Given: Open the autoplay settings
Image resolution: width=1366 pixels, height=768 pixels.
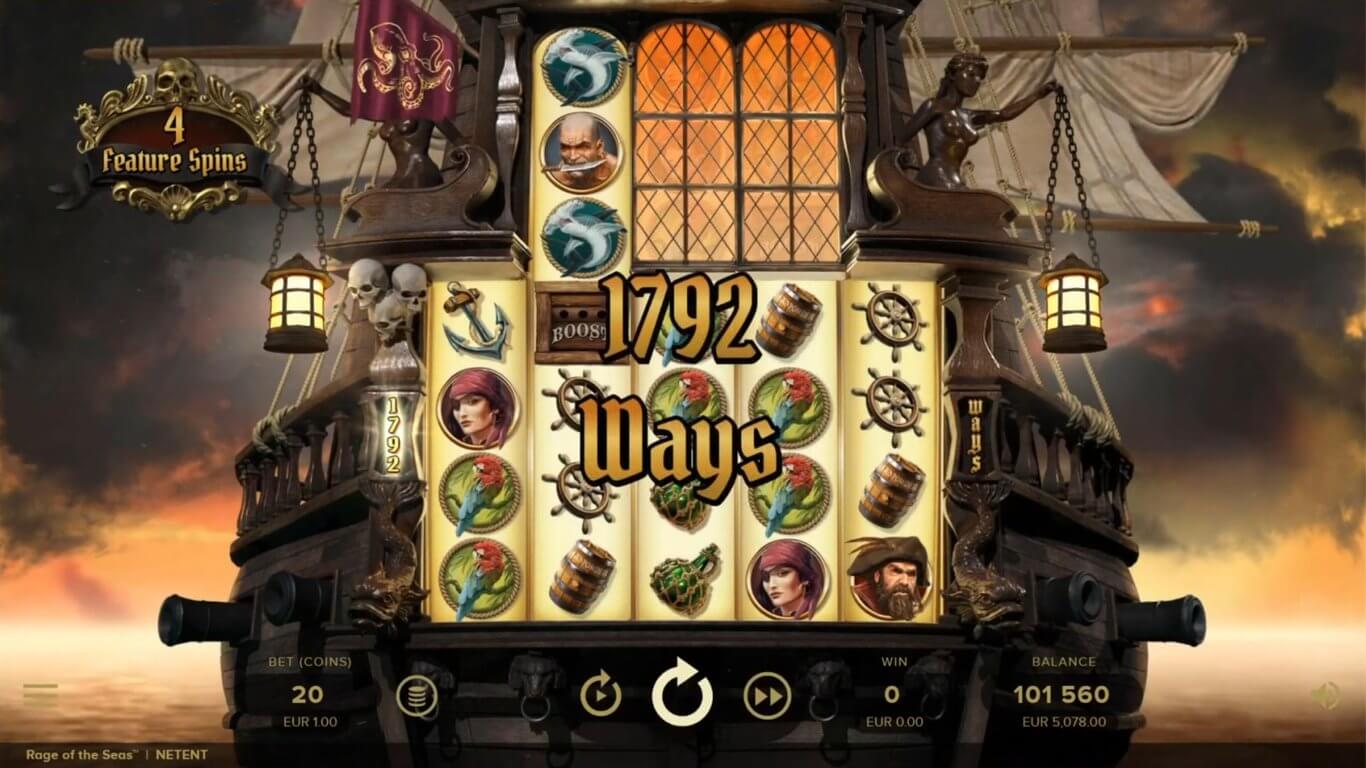Looking at the screenshot, I should [x=601, y=695].
